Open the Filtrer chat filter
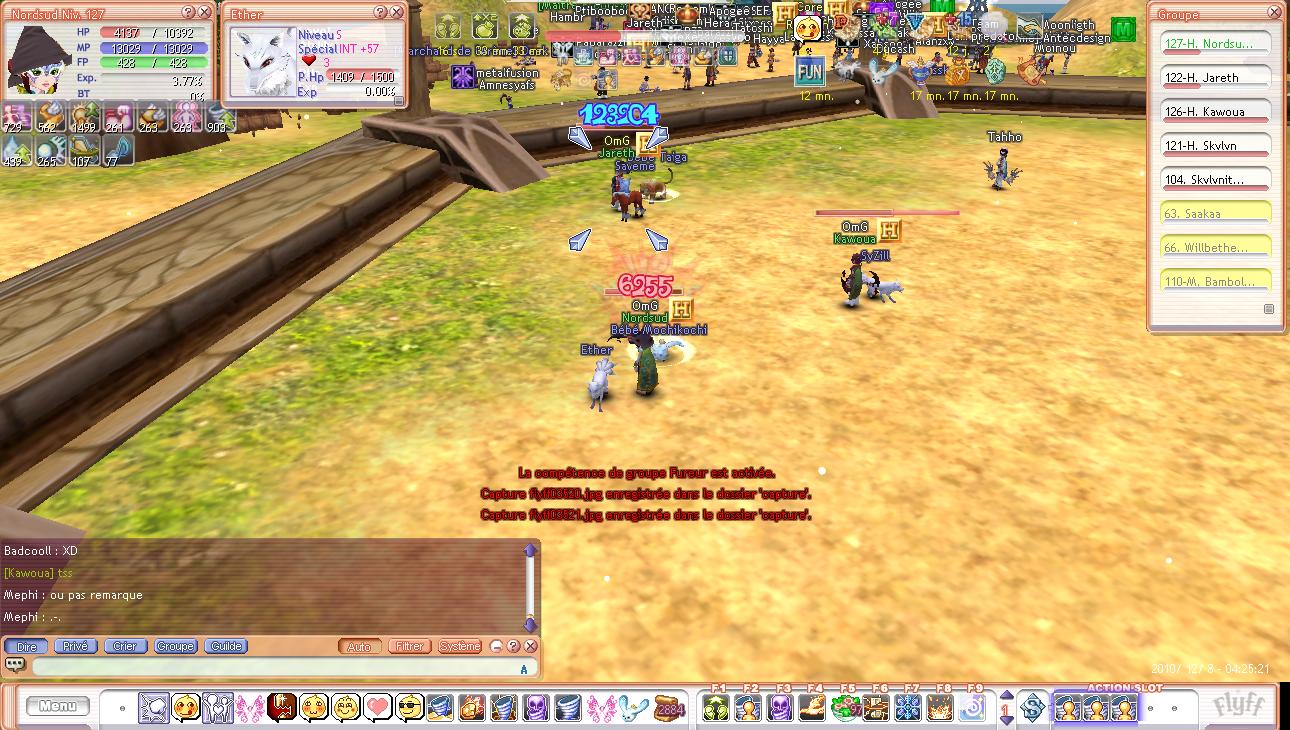Viewport: 1290px width, 730px height. 409,646
